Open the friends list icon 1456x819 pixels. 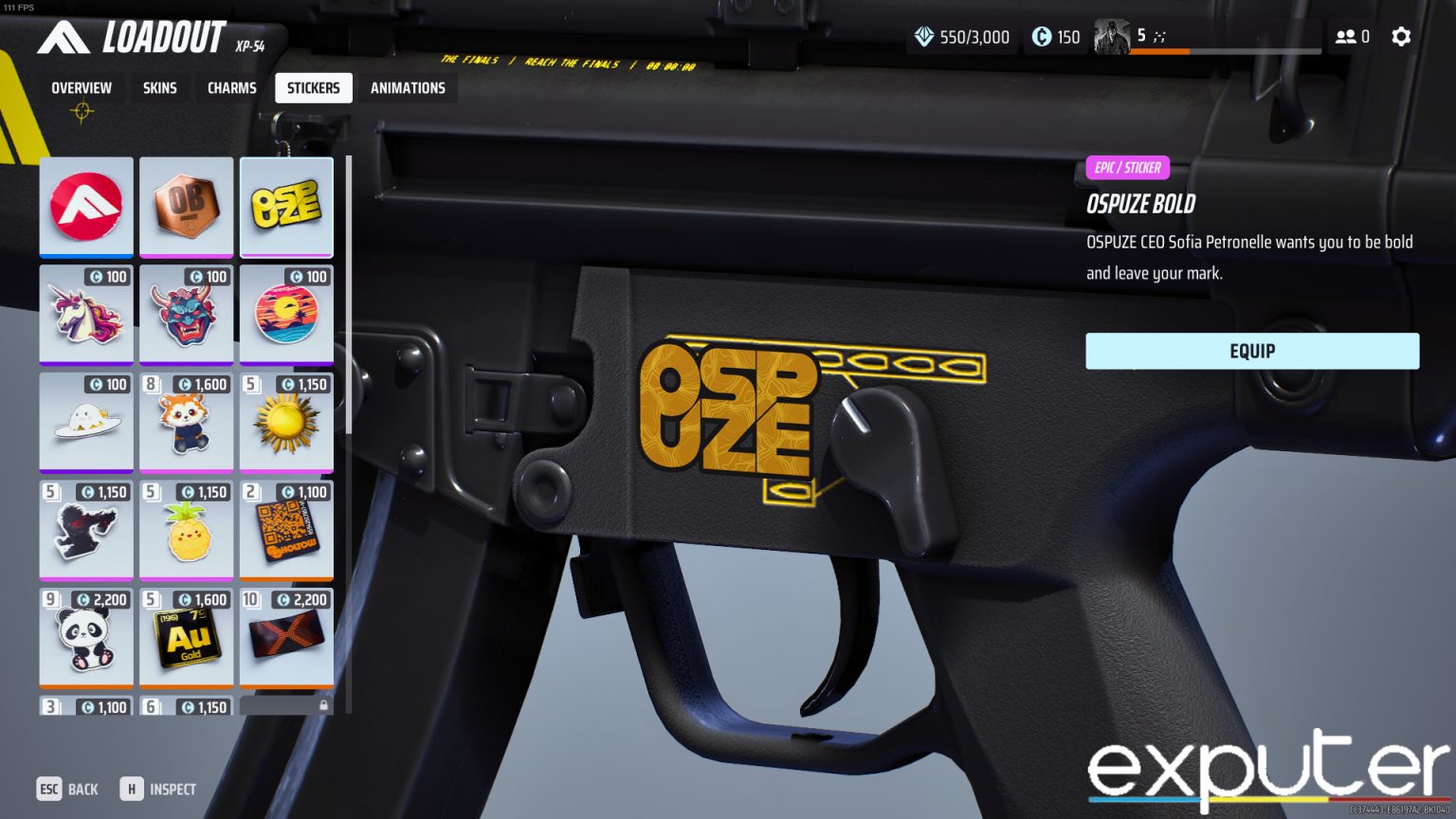1352,37
